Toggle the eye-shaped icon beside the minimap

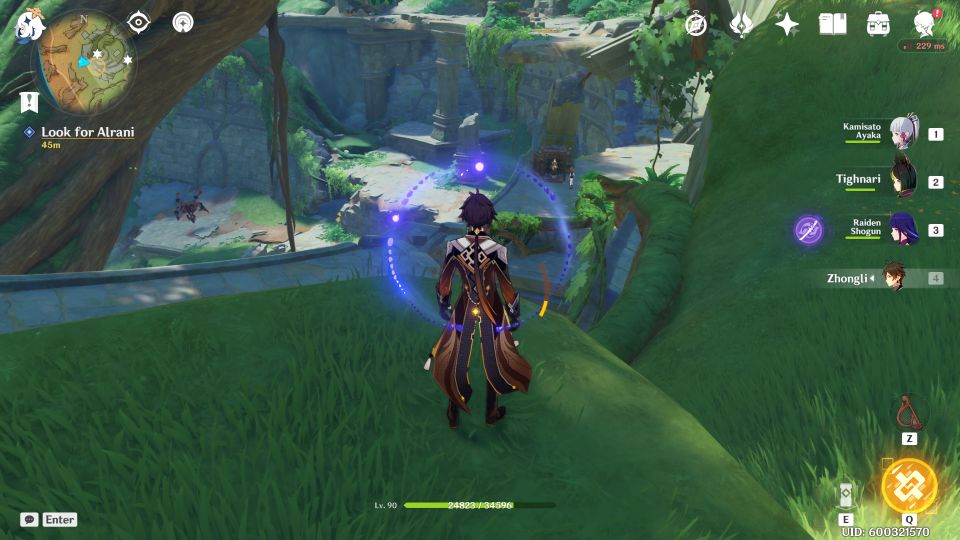[138, 23]
